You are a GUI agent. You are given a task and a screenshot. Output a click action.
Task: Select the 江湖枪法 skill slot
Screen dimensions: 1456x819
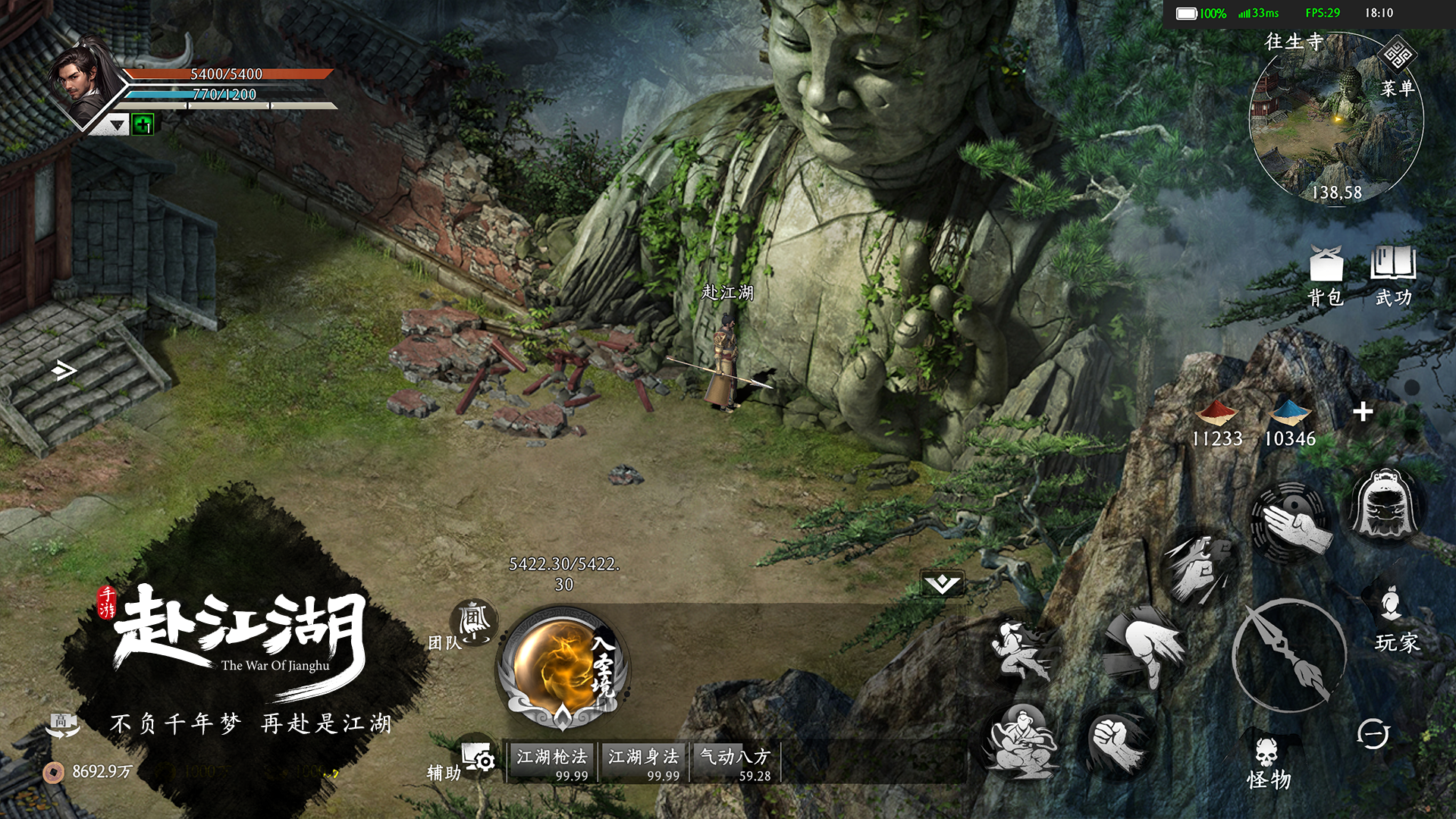[x=552, y=762]
